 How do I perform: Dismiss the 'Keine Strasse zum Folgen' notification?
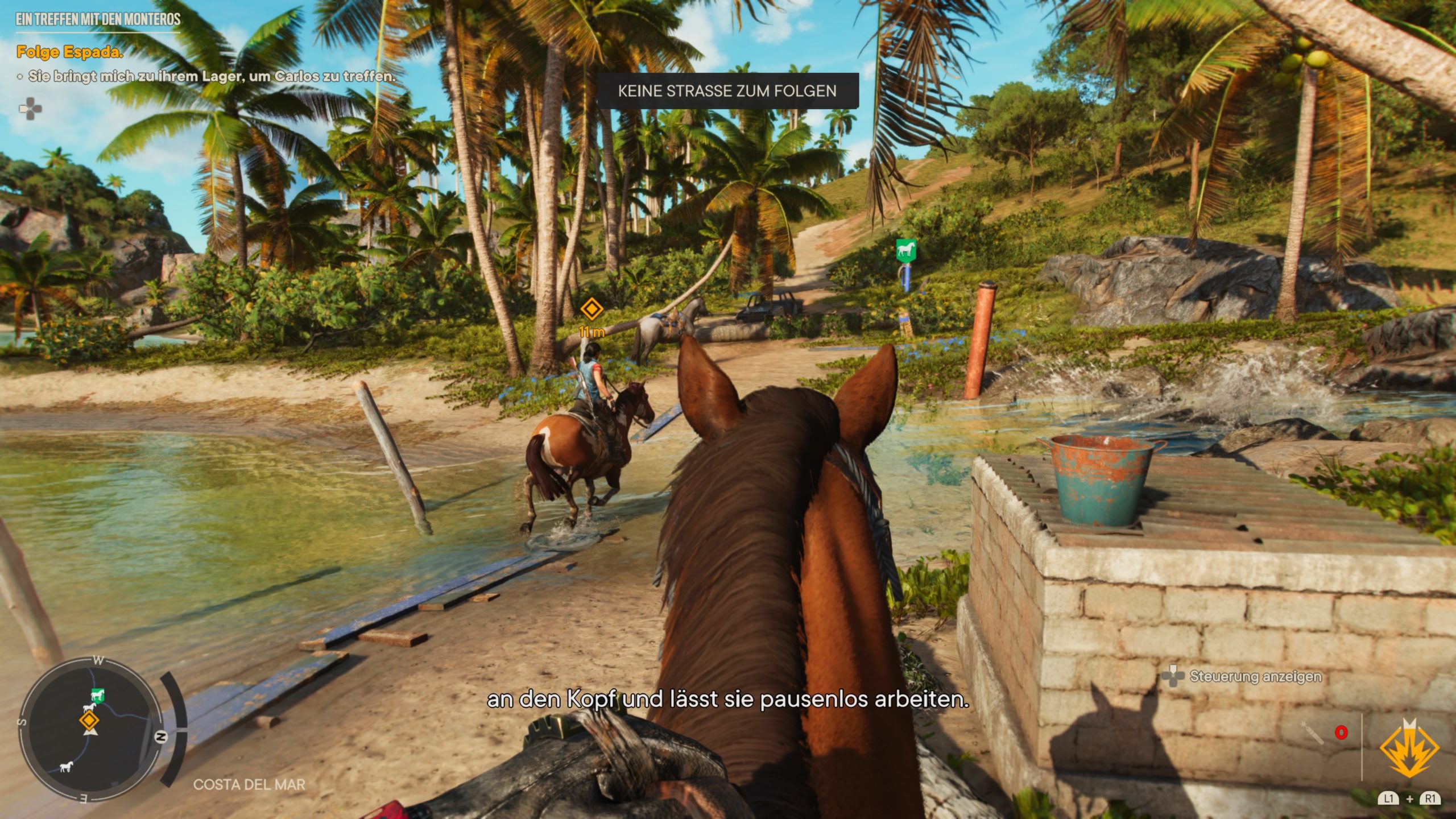727,91
